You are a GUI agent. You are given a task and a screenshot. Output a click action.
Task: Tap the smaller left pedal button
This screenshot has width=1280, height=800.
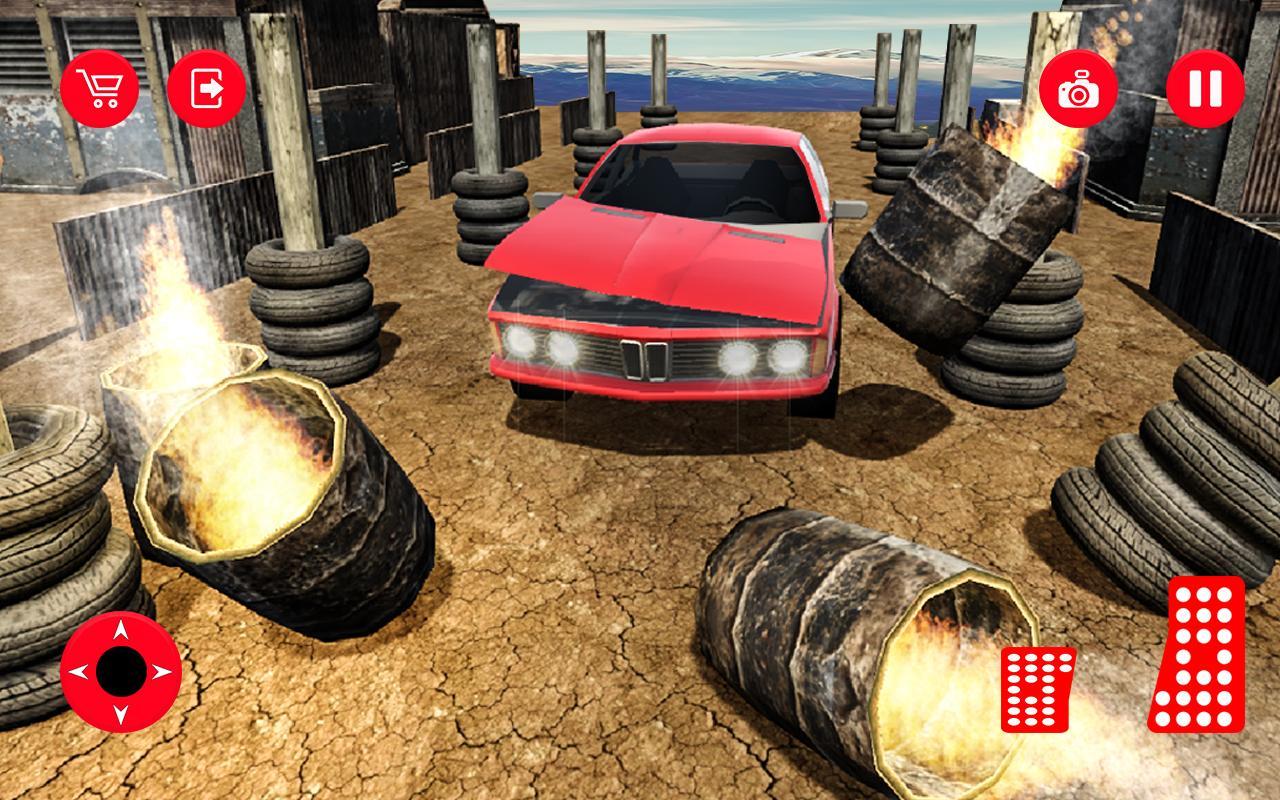(x=1037, y=691)
